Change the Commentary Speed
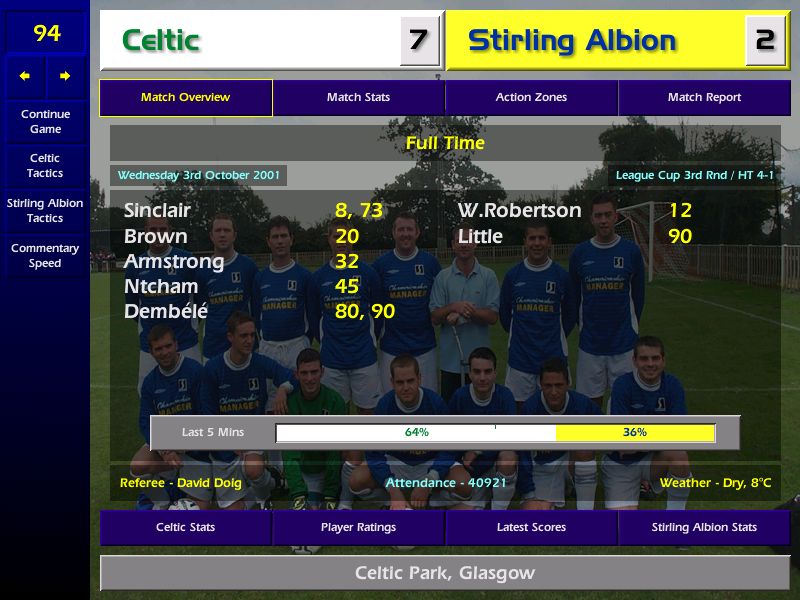 point(45,255)
